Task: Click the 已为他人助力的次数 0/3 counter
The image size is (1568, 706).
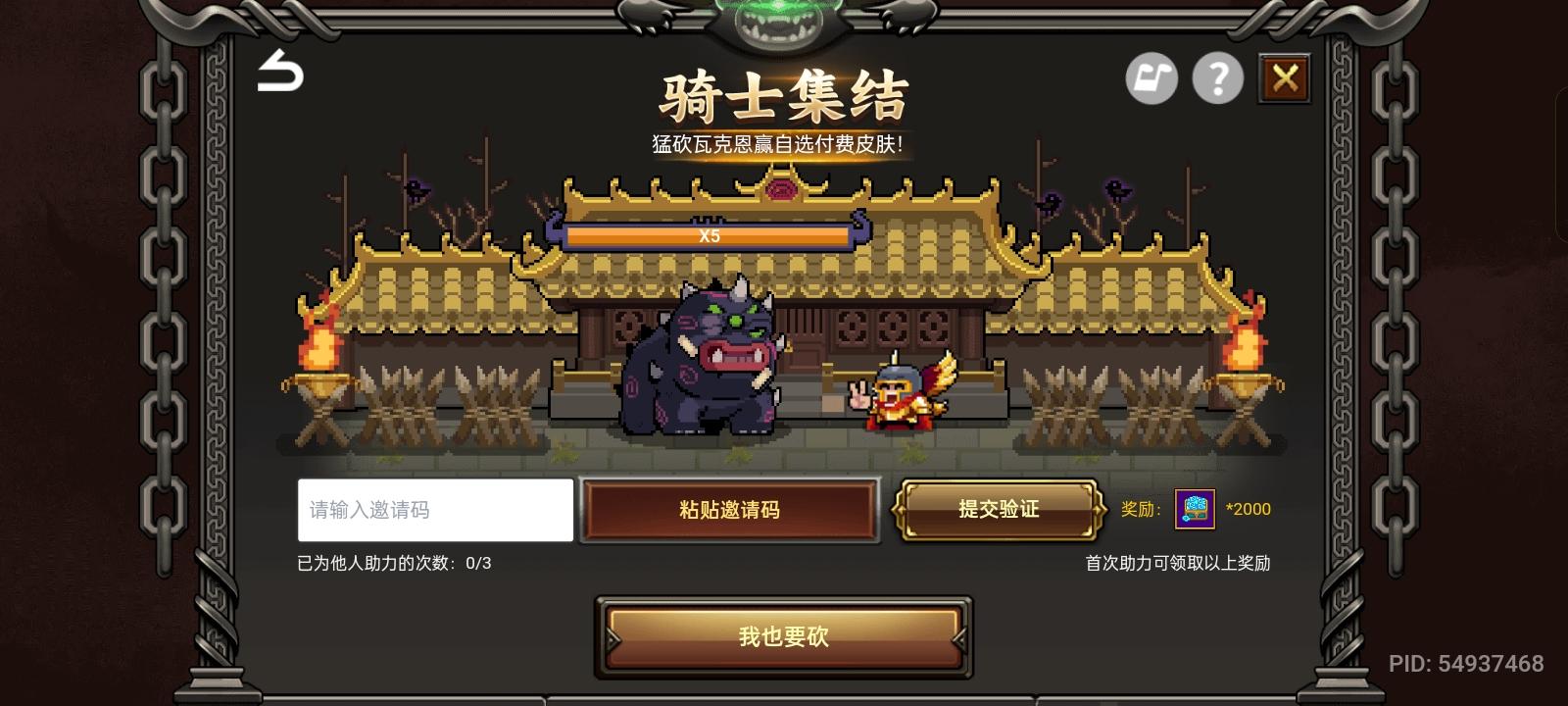Action: (x=390, y=562)
